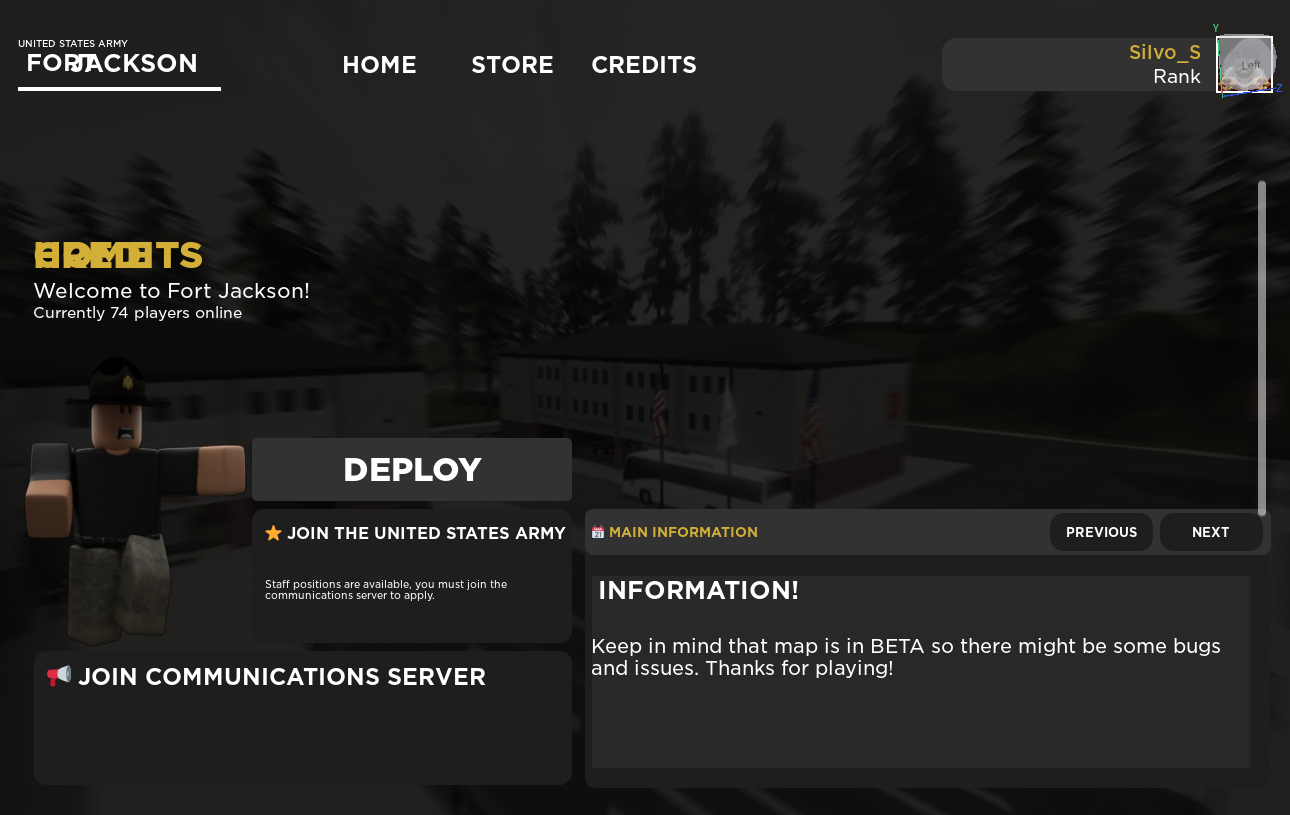Open the STORE page
Image resolution: width=1290 pixels, height=815 pixels.
click(512, 64)
